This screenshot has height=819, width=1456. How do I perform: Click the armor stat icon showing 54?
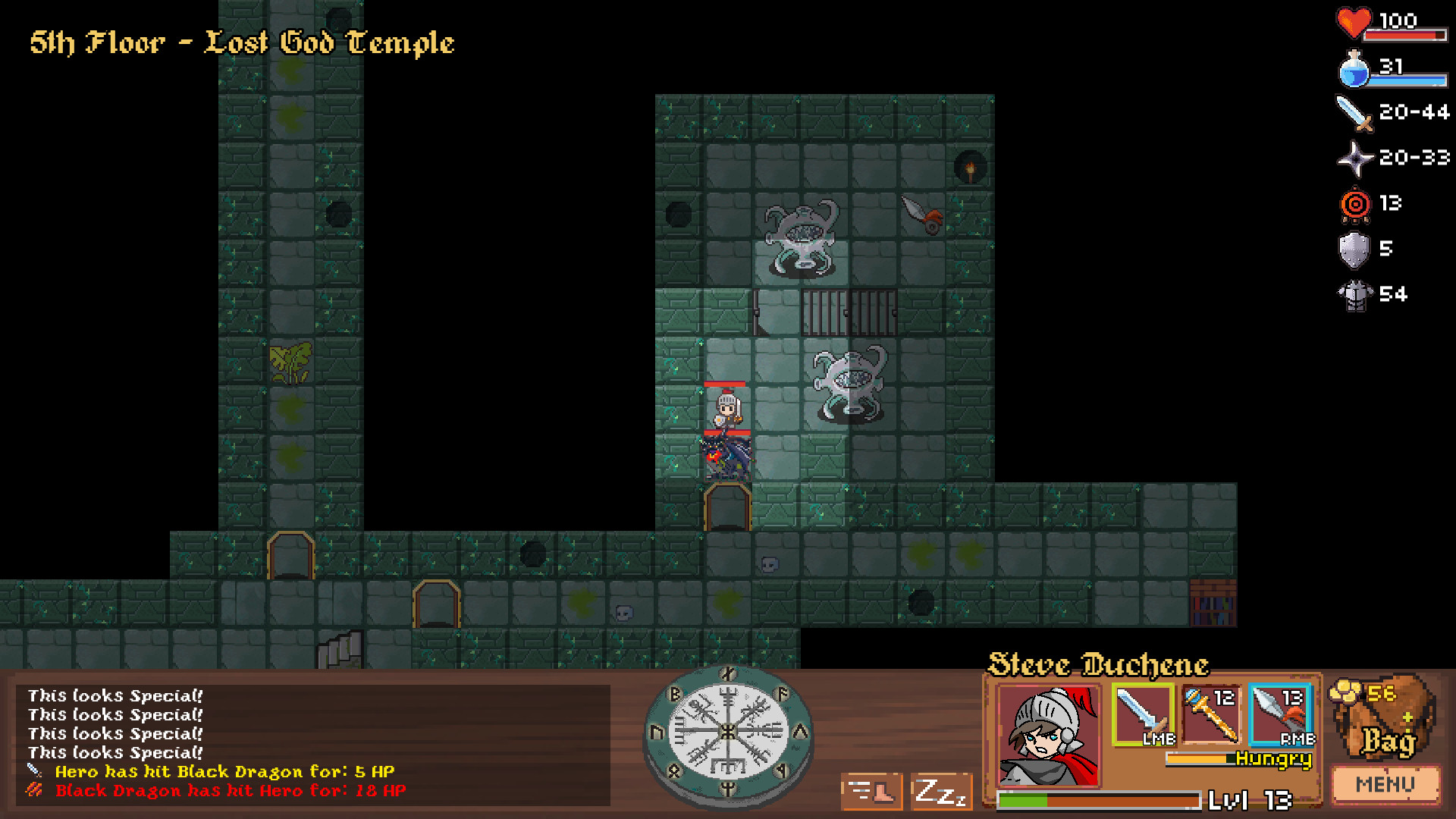pyautogui.click(x=1357, y=294)
